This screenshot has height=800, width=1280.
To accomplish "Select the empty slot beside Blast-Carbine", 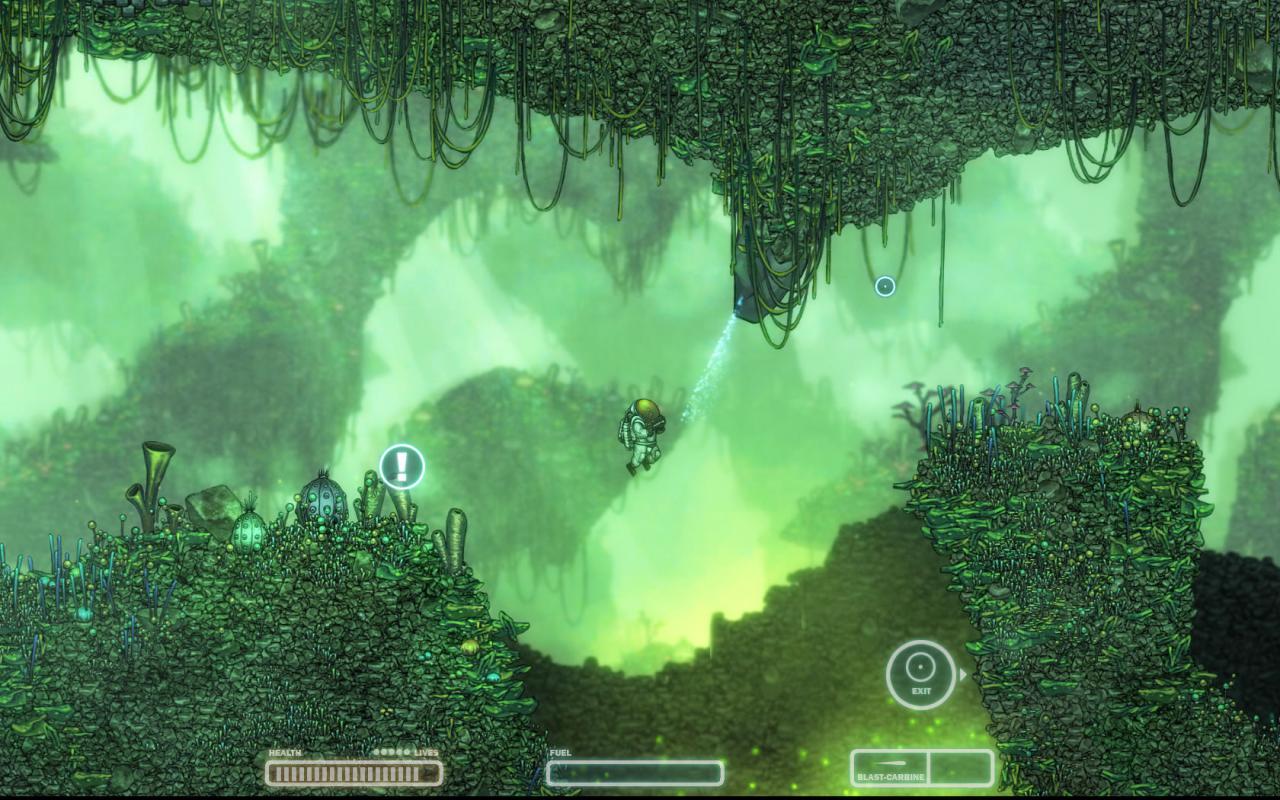I will click(960, 769).
